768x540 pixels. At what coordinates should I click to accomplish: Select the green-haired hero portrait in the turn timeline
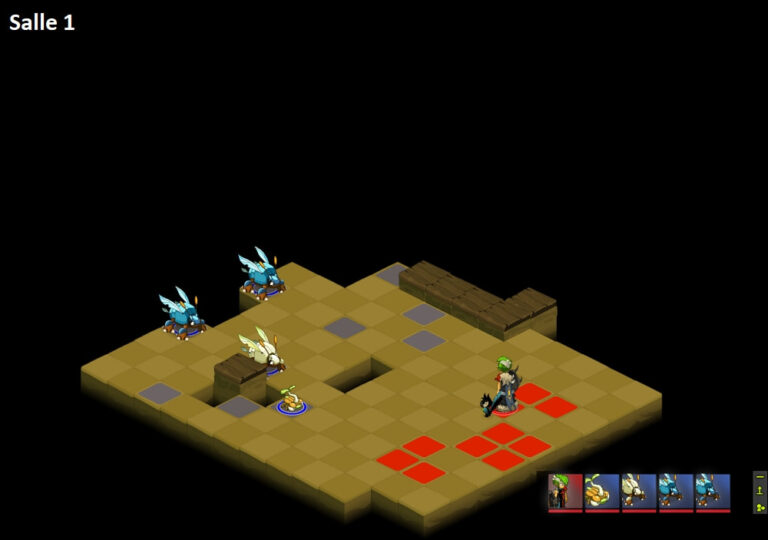click(x=565, y=492)
